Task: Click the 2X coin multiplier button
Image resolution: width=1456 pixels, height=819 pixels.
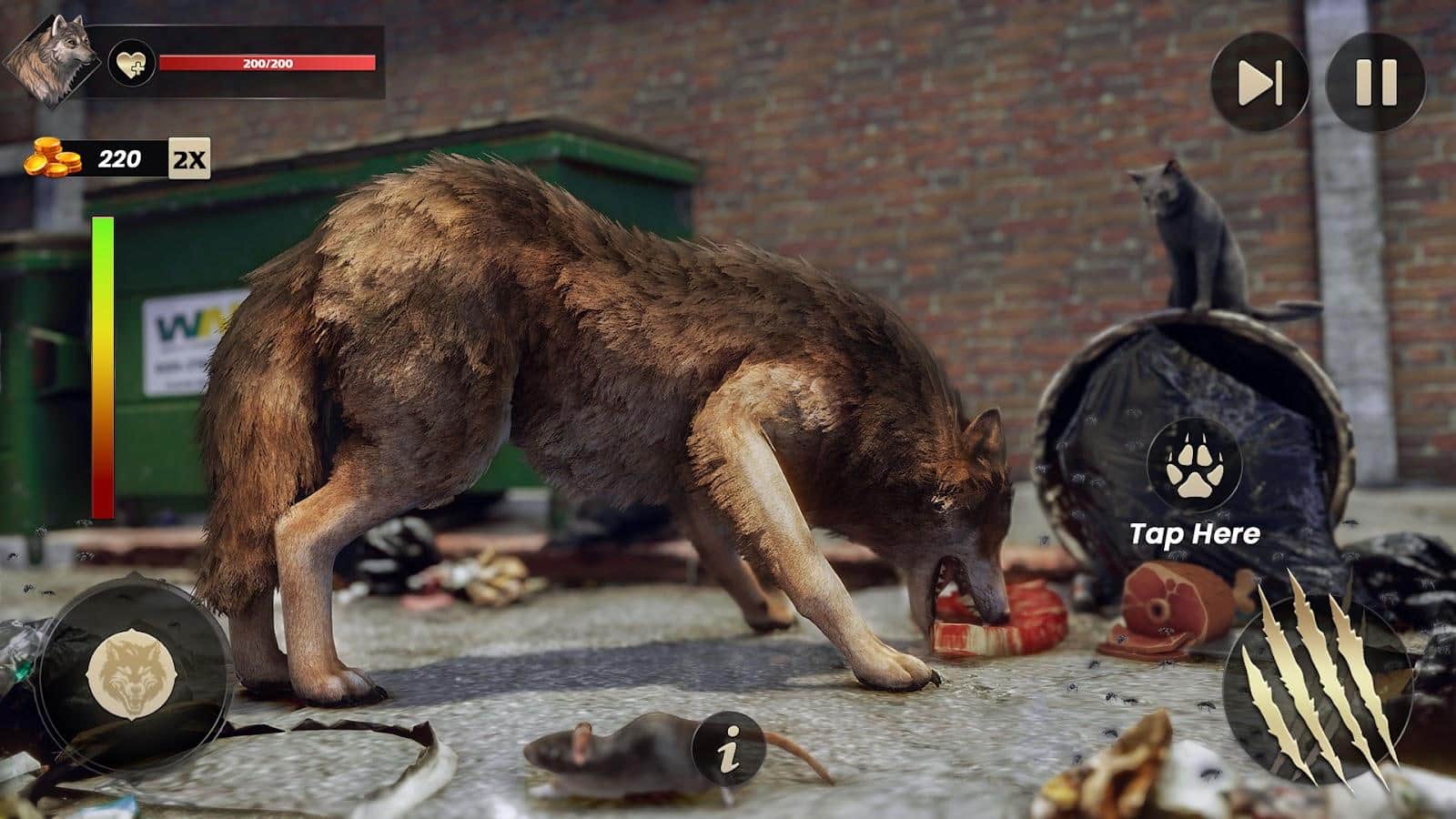Action: click(x=191, y=157)
